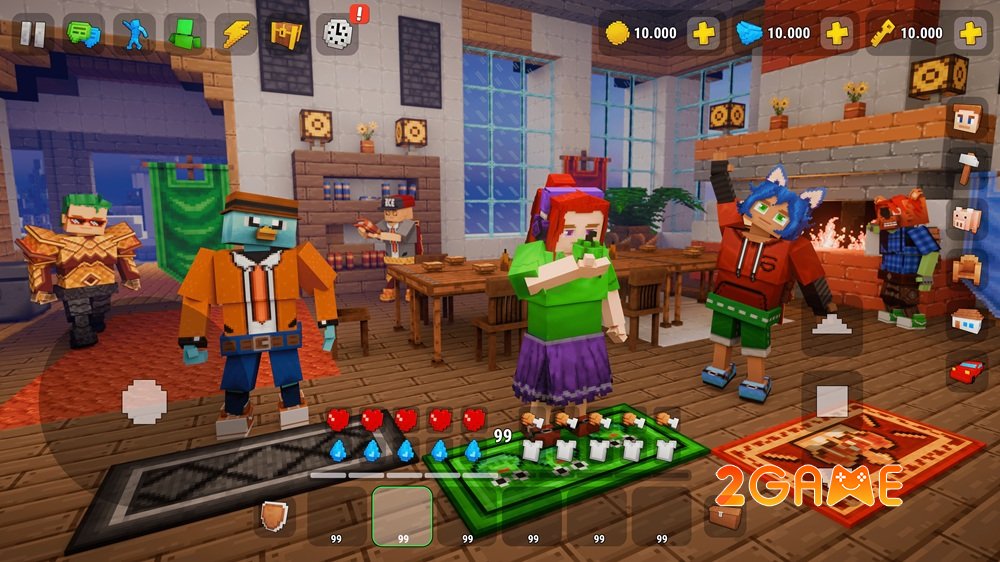Add more gold coins with plus button
Image resolution: width=1000 pixels, height=562 pixels.
point(704,33)
